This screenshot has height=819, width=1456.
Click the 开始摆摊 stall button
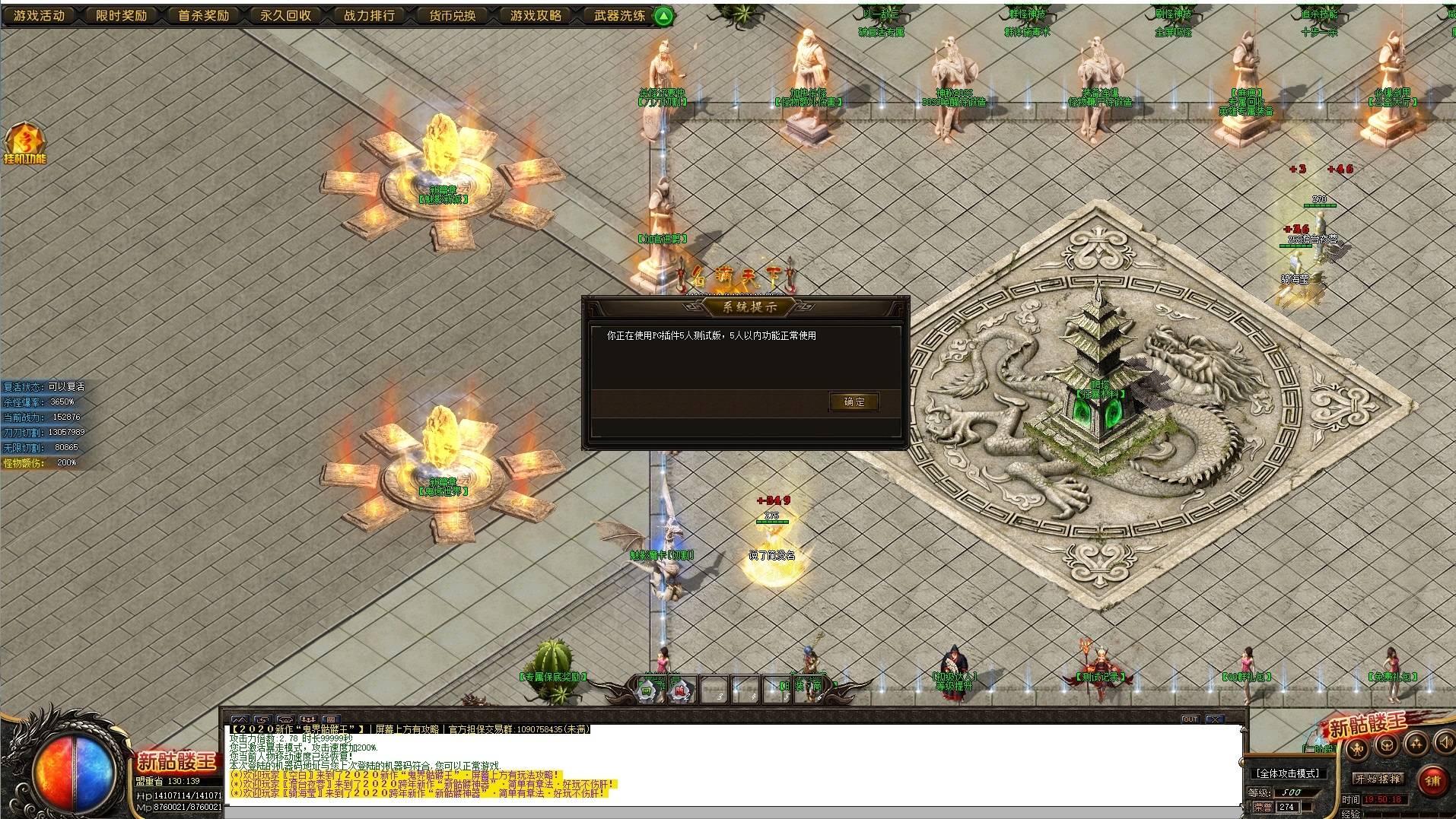tap(1378, 779)
